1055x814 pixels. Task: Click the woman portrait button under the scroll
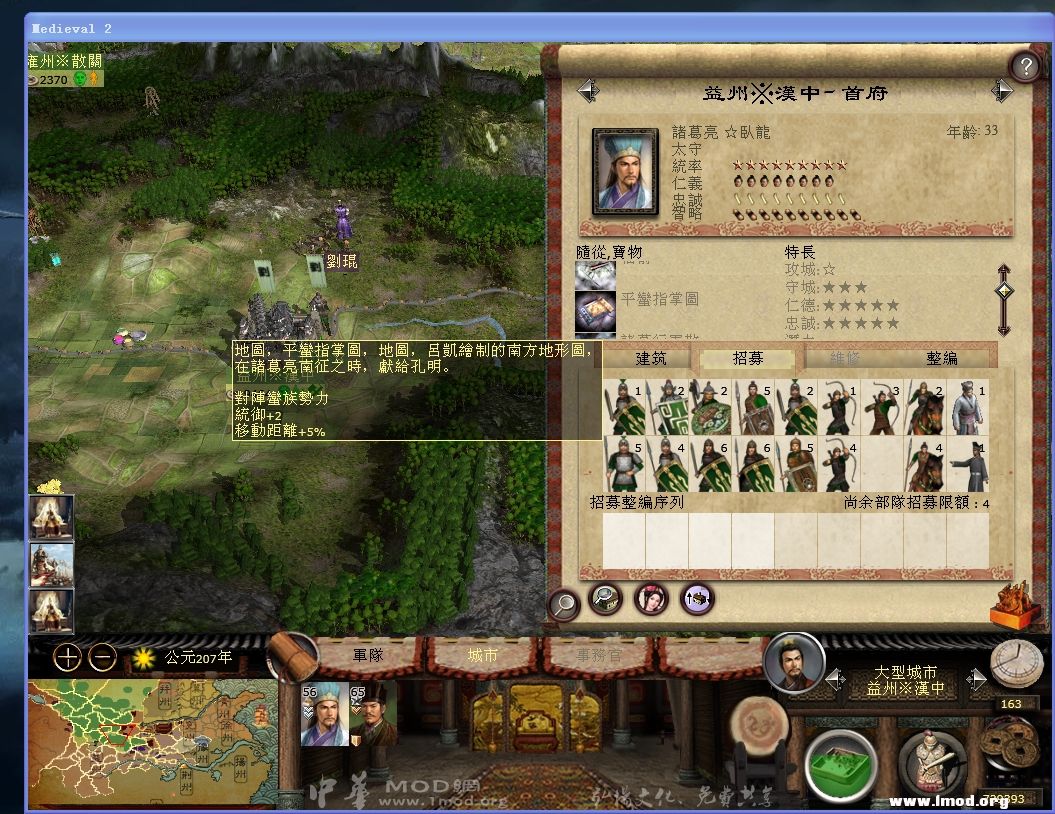[x=651, y=598]
